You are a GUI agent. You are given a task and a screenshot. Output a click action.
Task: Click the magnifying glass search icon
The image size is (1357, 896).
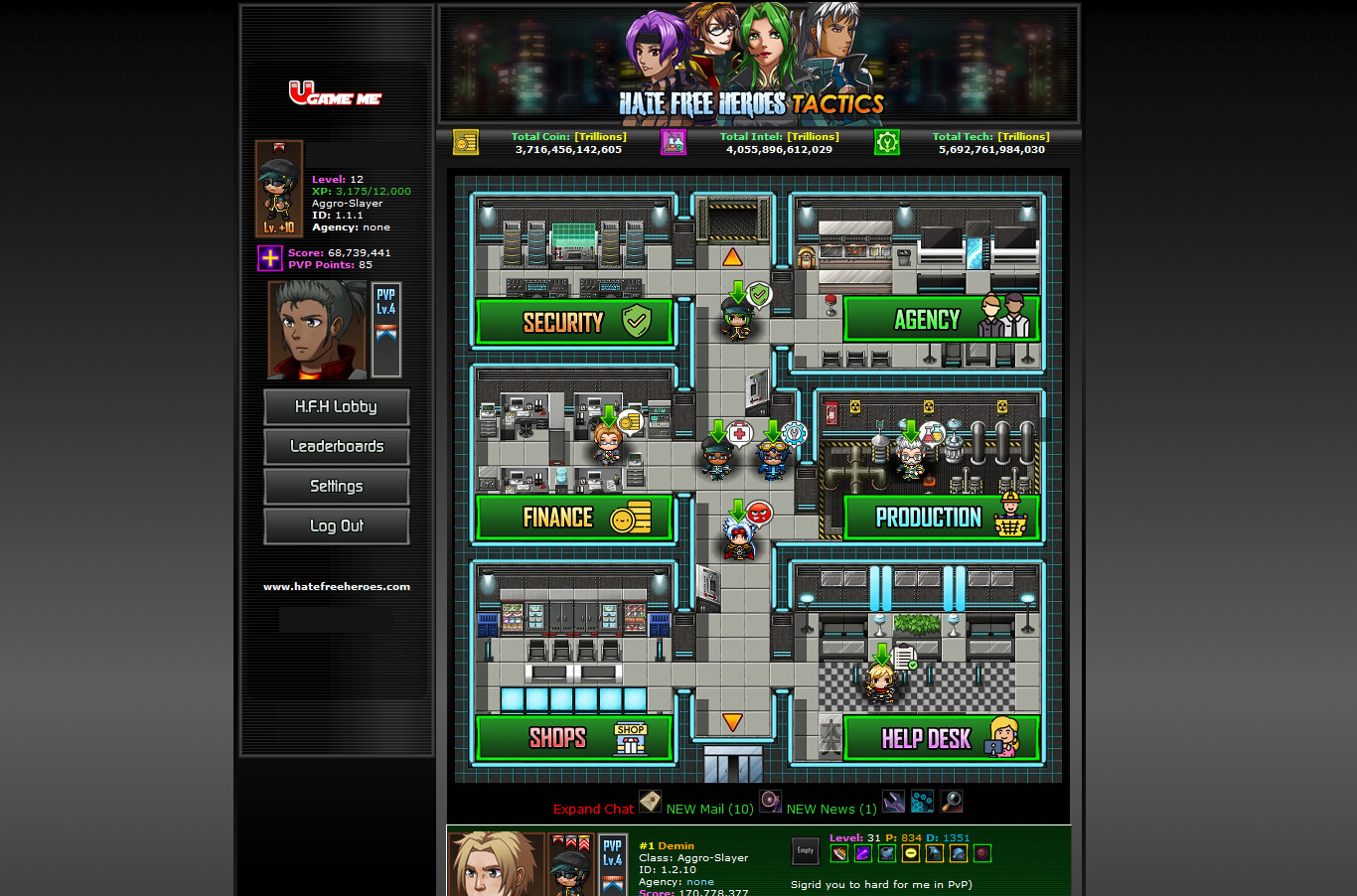click(951, 801)
